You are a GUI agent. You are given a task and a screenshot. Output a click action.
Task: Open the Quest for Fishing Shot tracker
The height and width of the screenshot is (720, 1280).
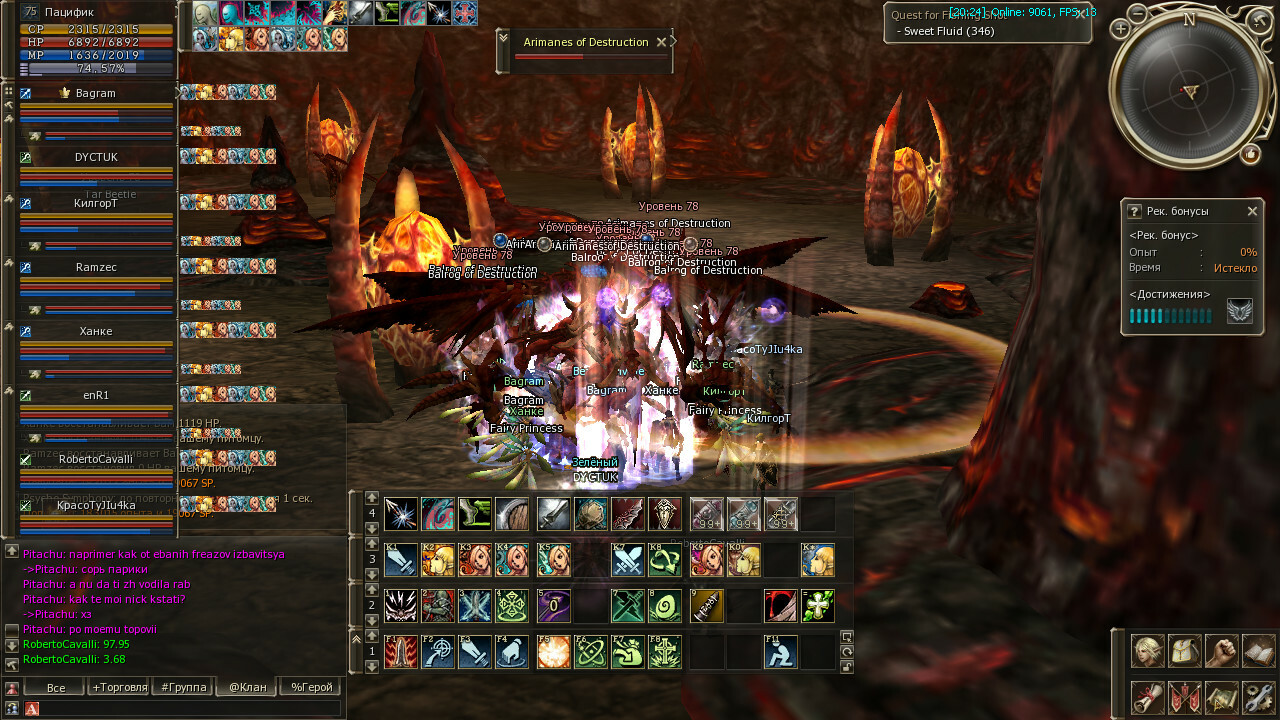[987, 23]
